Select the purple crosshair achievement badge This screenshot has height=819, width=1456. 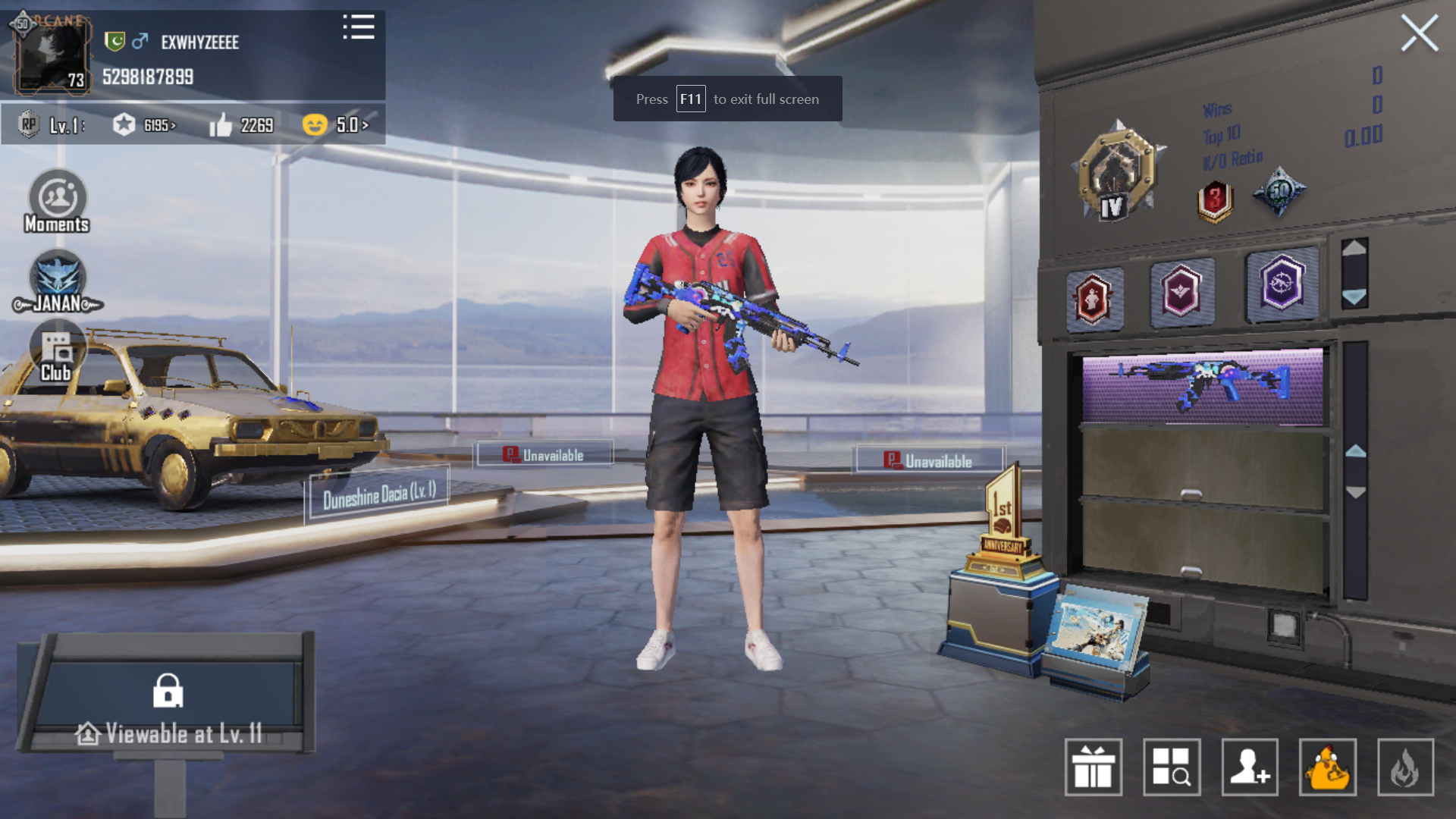(1282, 284)
